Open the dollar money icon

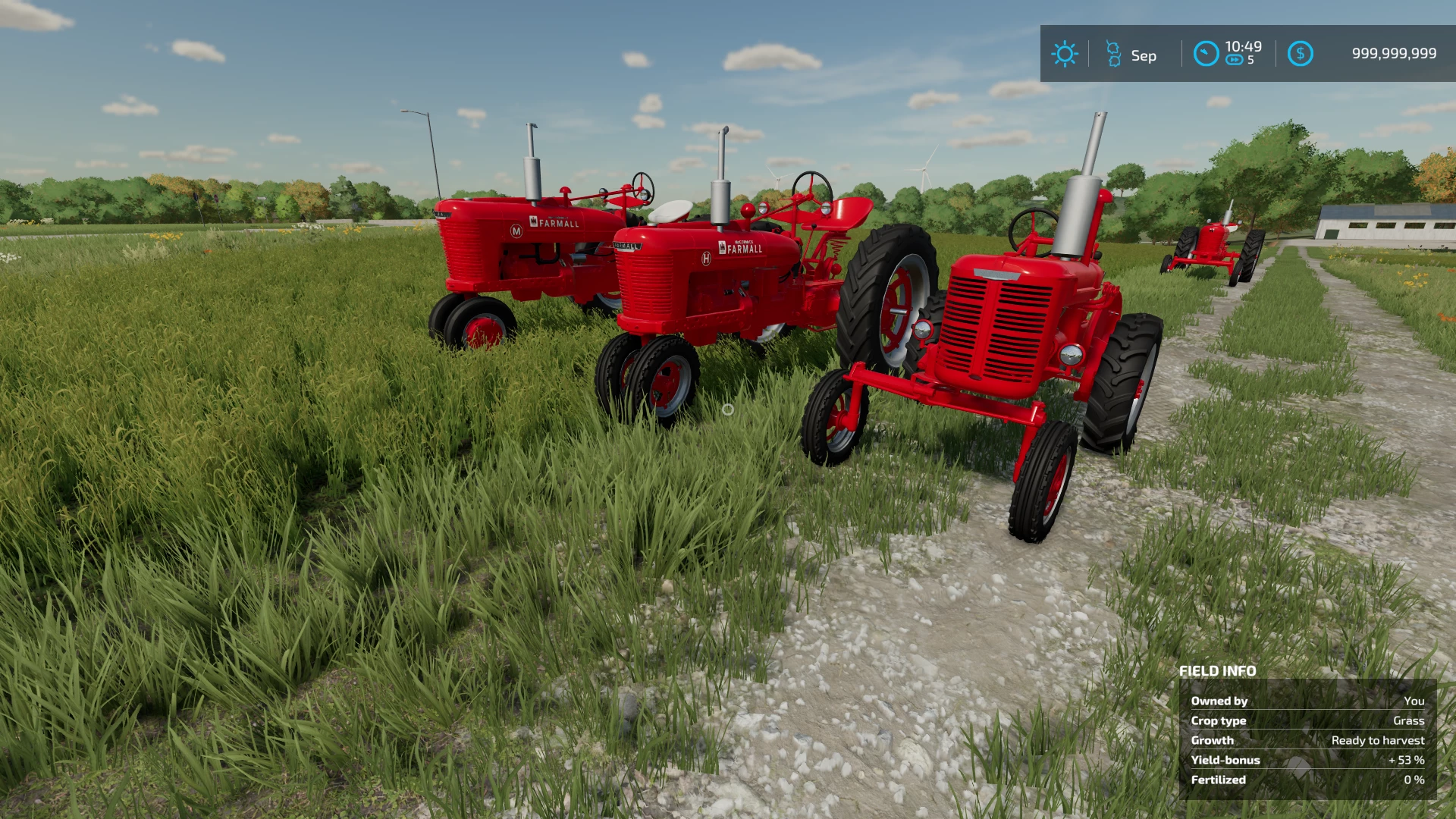point(1300,54)
